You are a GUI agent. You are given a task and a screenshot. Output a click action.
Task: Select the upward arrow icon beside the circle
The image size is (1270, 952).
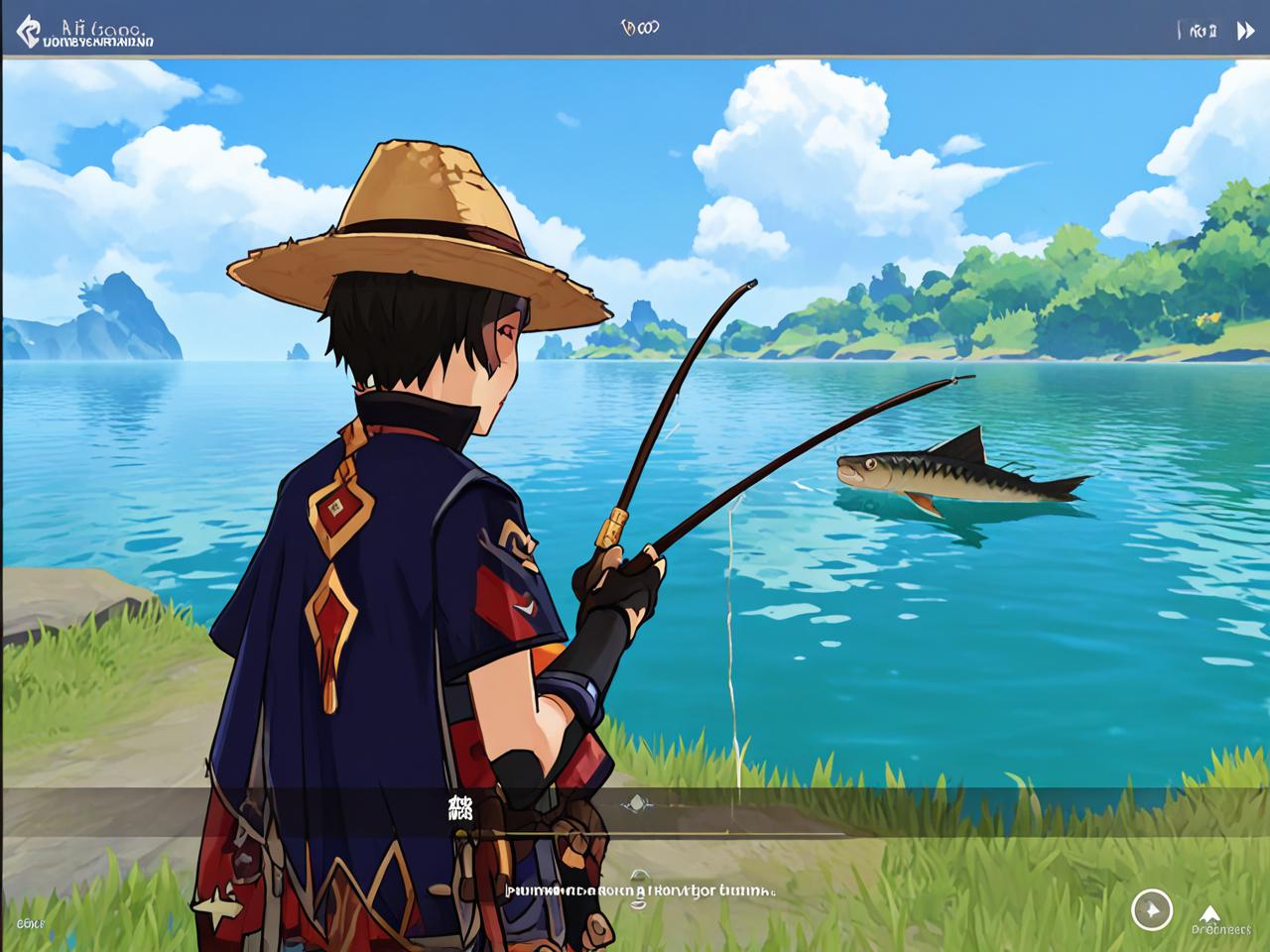(x=1208, y=913)
